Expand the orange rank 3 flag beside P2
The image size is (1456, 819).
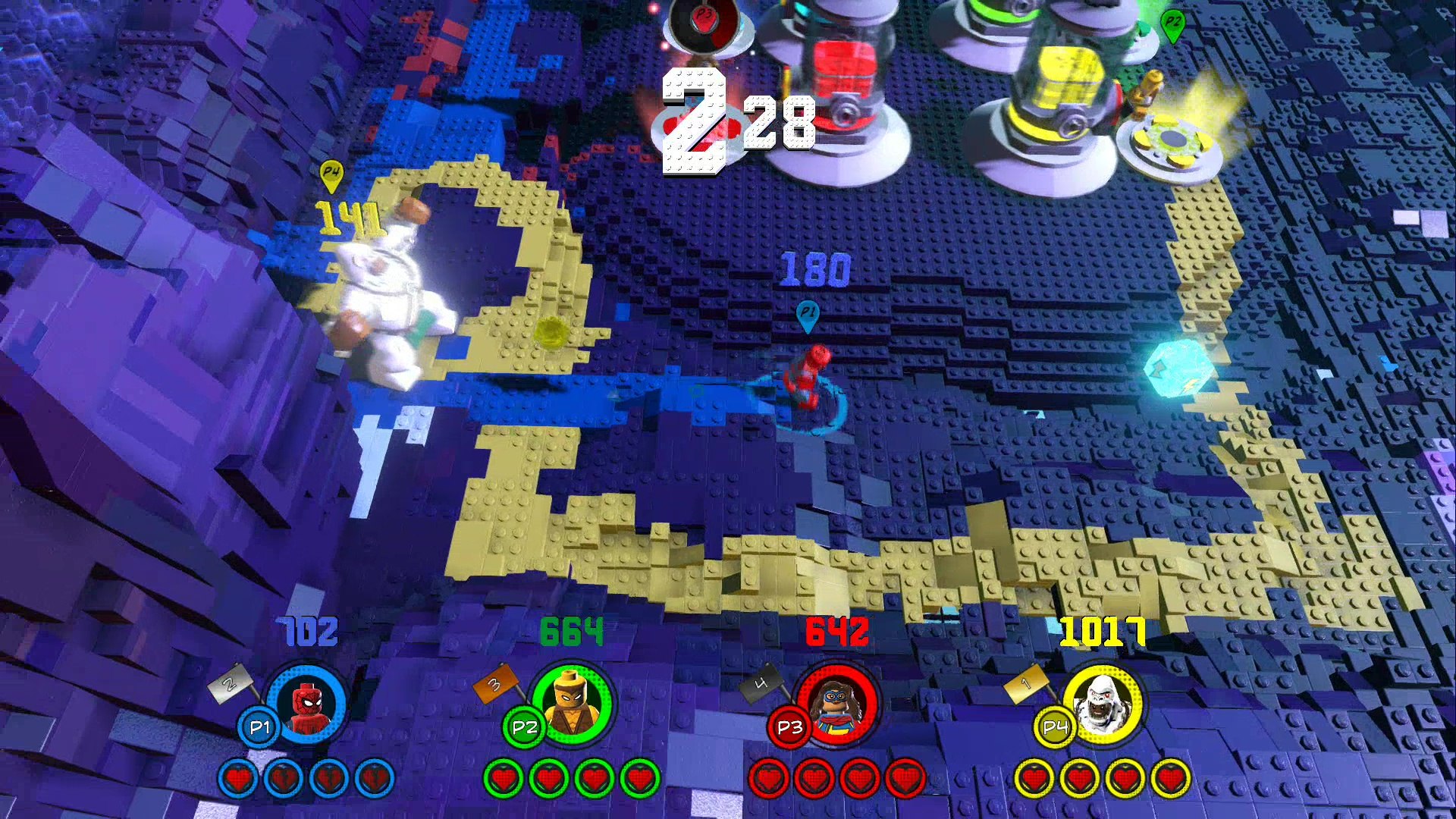tap(494, 686)
